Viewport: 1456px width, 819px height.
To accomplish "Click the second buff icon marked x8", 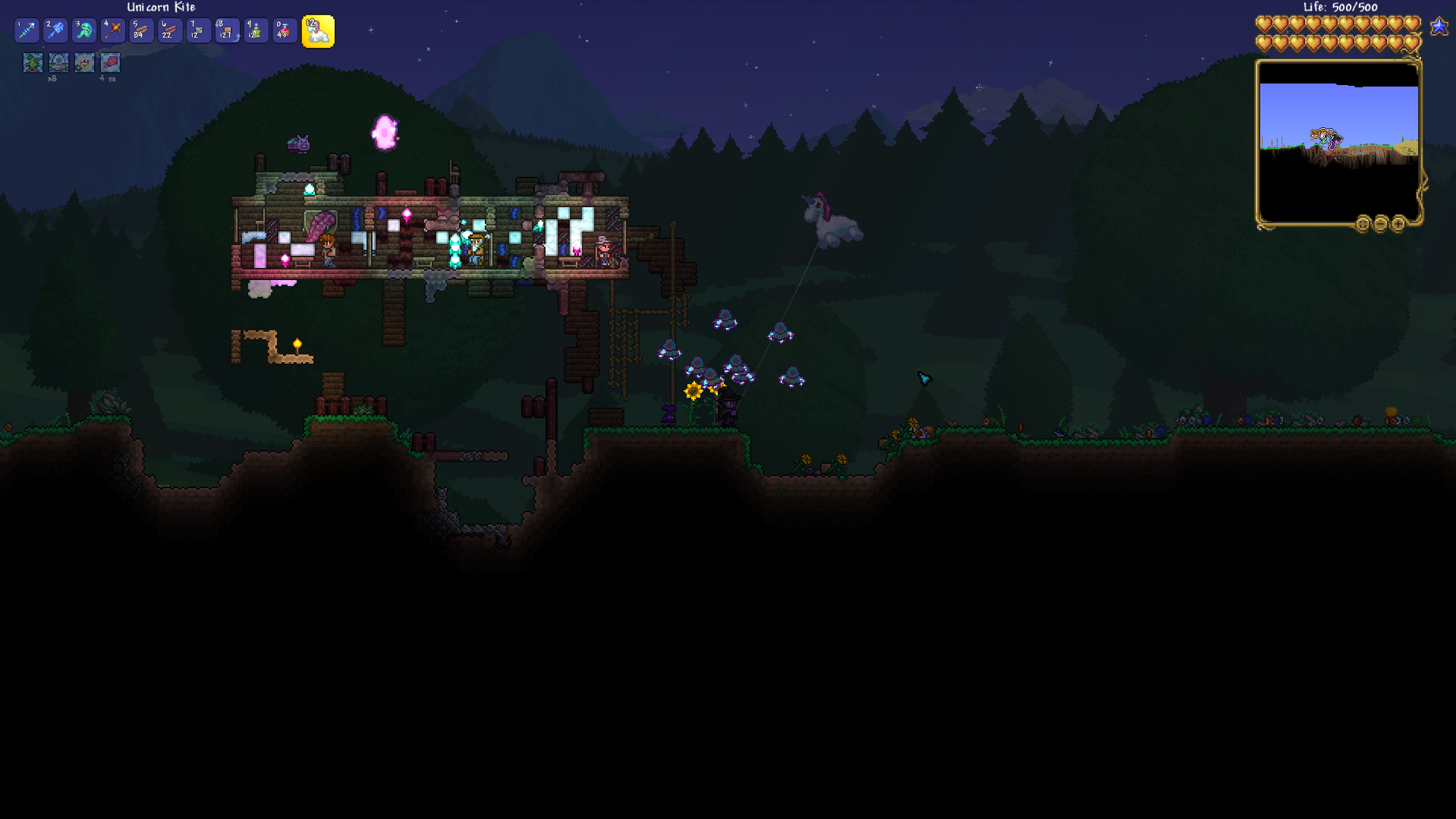I will point(58,62).
